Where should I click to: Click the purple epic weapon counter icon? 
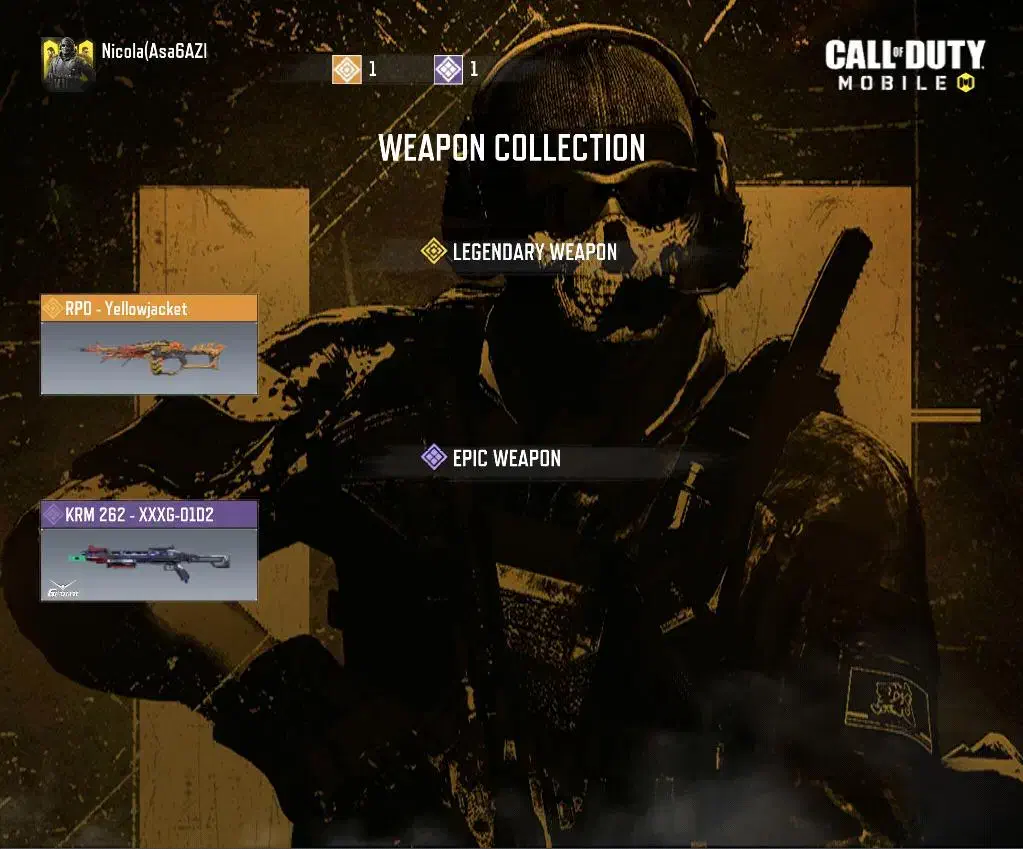click(x=449, y=69)
